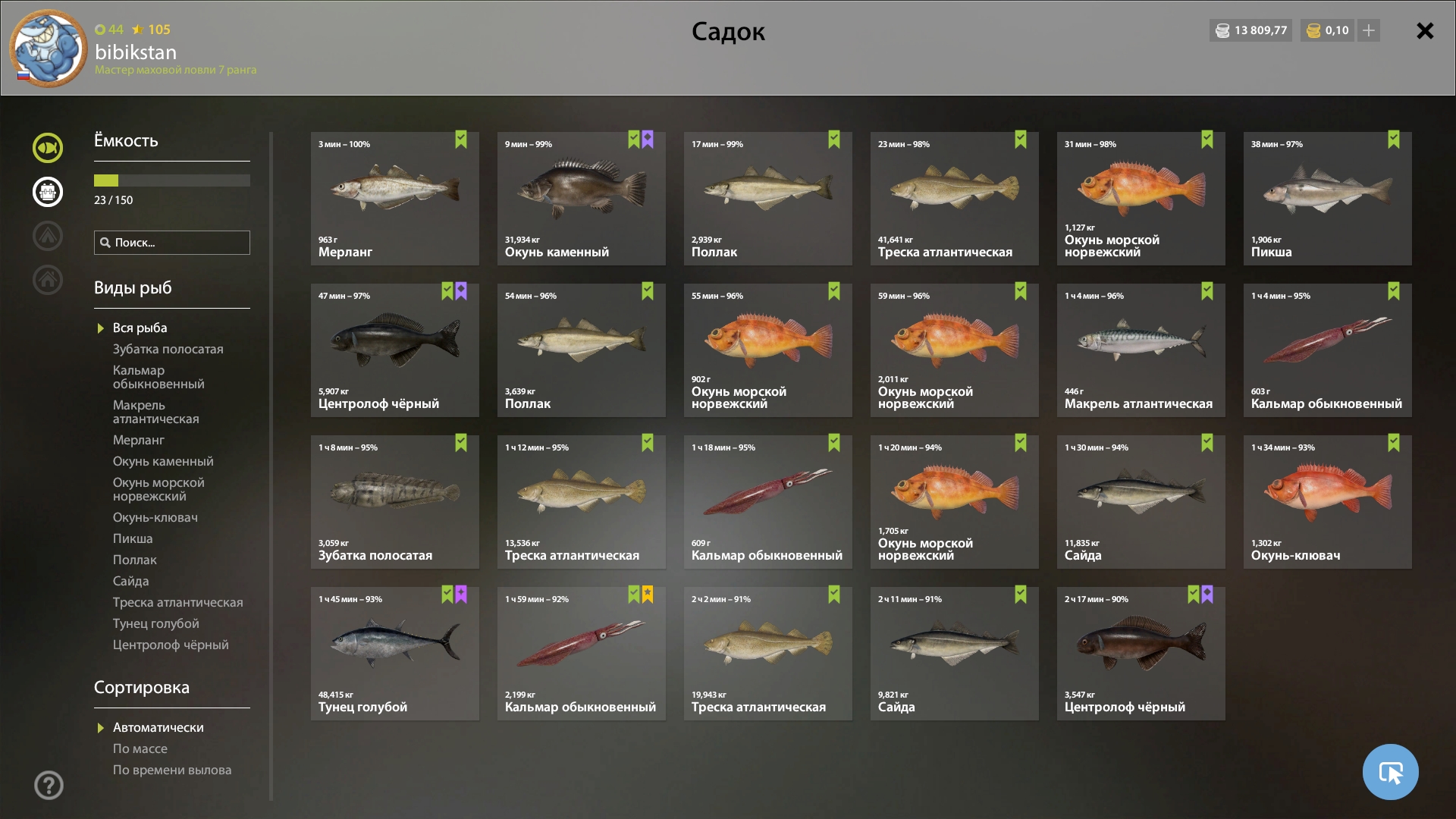Filter list by Зубатка полосатая

168,349
